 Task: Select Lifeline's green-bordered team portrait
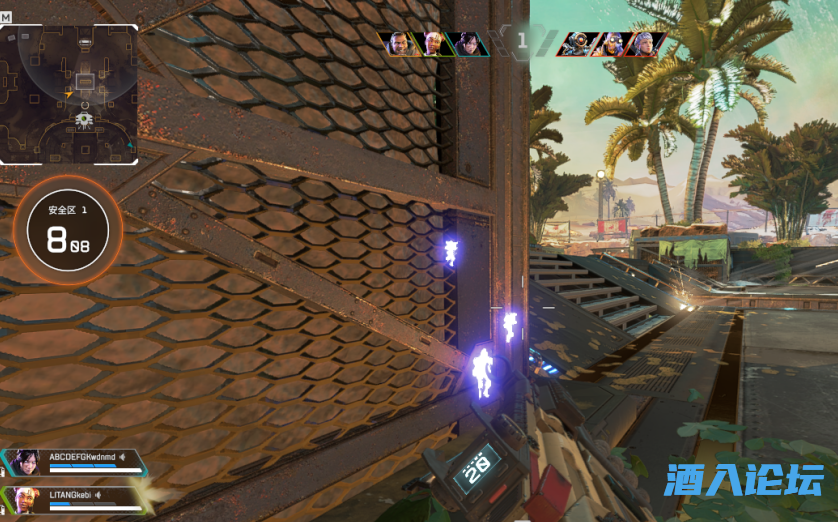[x=433, y=44]
